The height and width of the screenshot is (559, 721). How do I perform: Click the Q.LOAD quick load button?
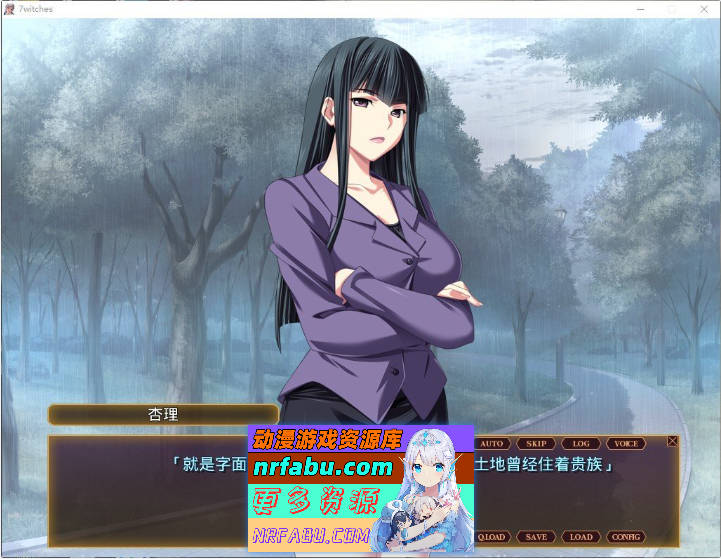tap(491, 537)
